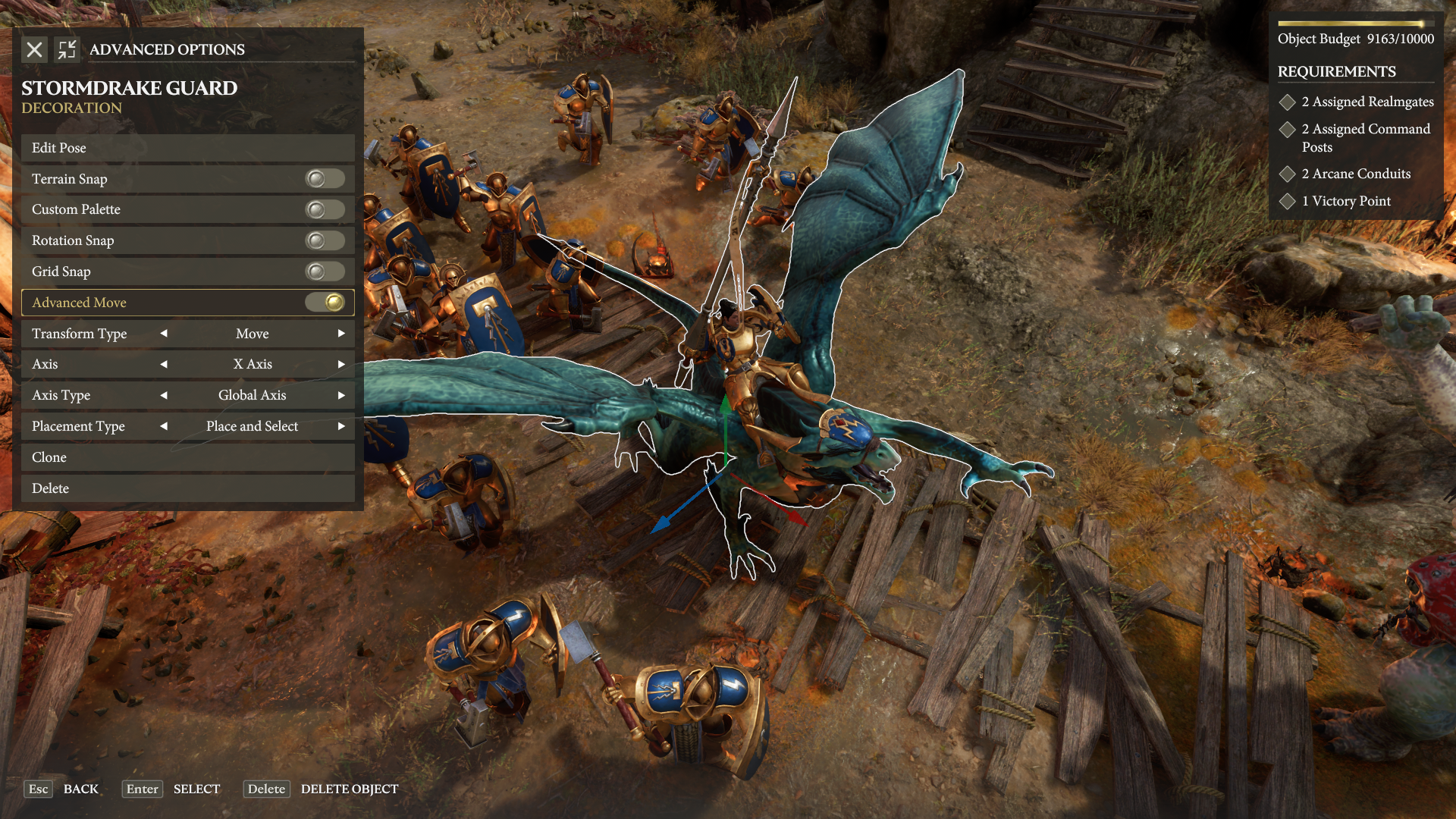
Task: Collapse the Advanced Options panel
Action: (x=67, y=50)
